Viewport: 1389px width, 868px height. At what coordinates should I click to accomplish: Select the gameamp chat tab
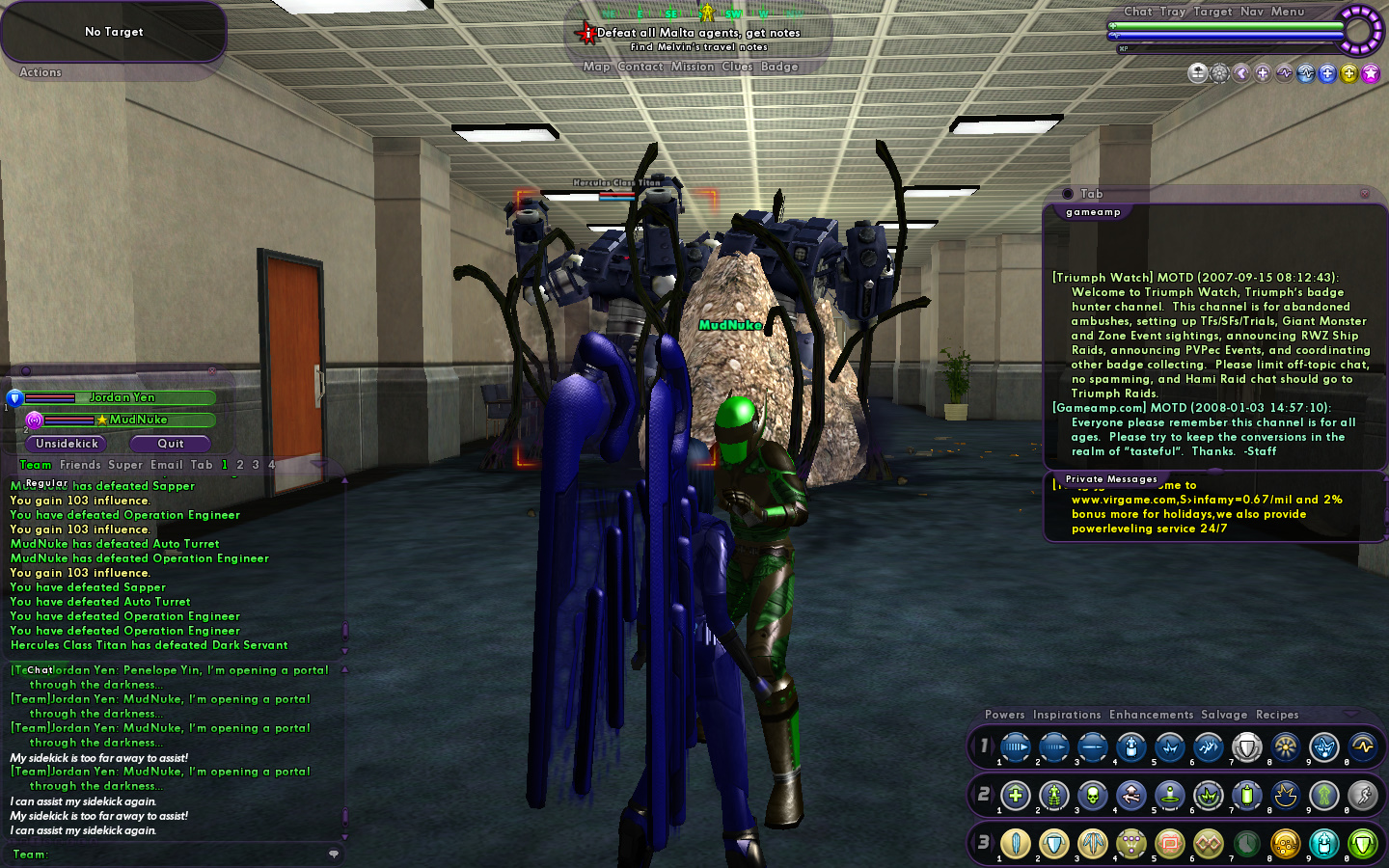1093,212
